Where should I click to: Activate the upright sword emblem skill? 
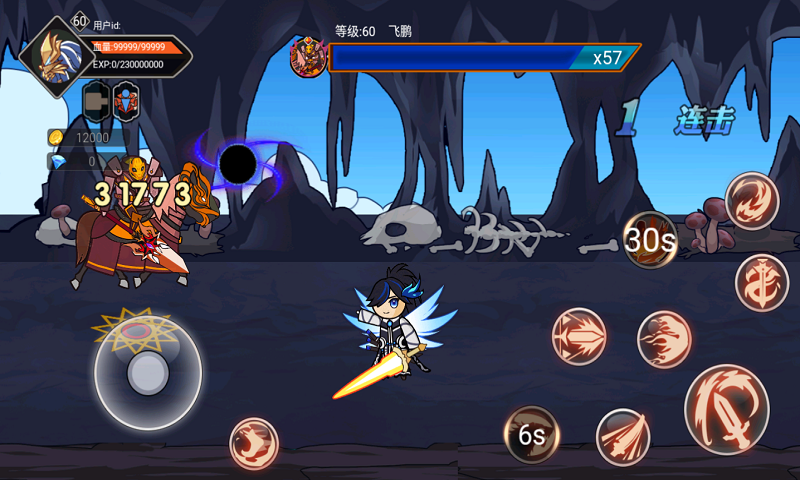click(762, 282)
